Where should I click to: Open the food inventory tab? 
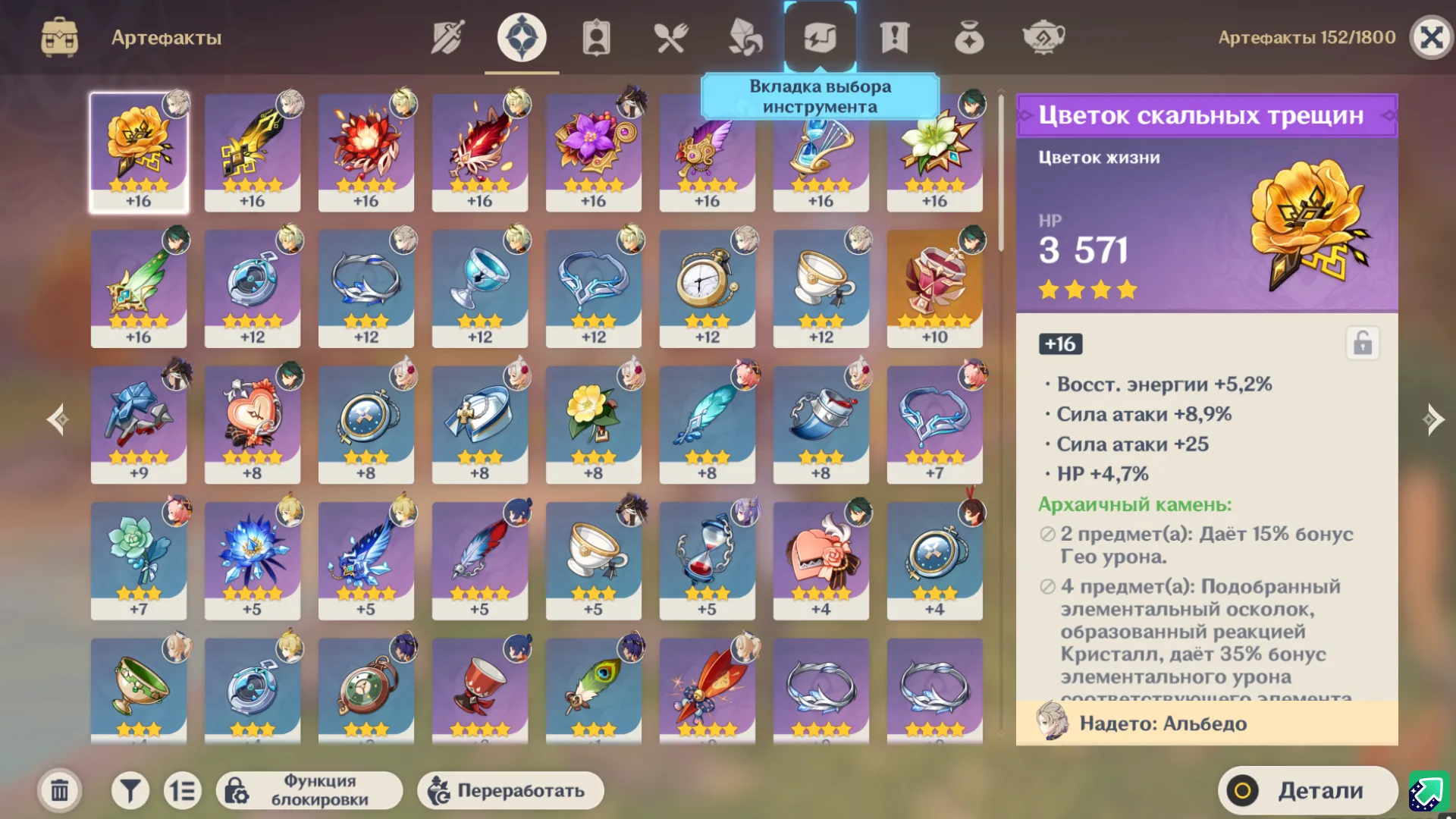(x=670, y=36)
